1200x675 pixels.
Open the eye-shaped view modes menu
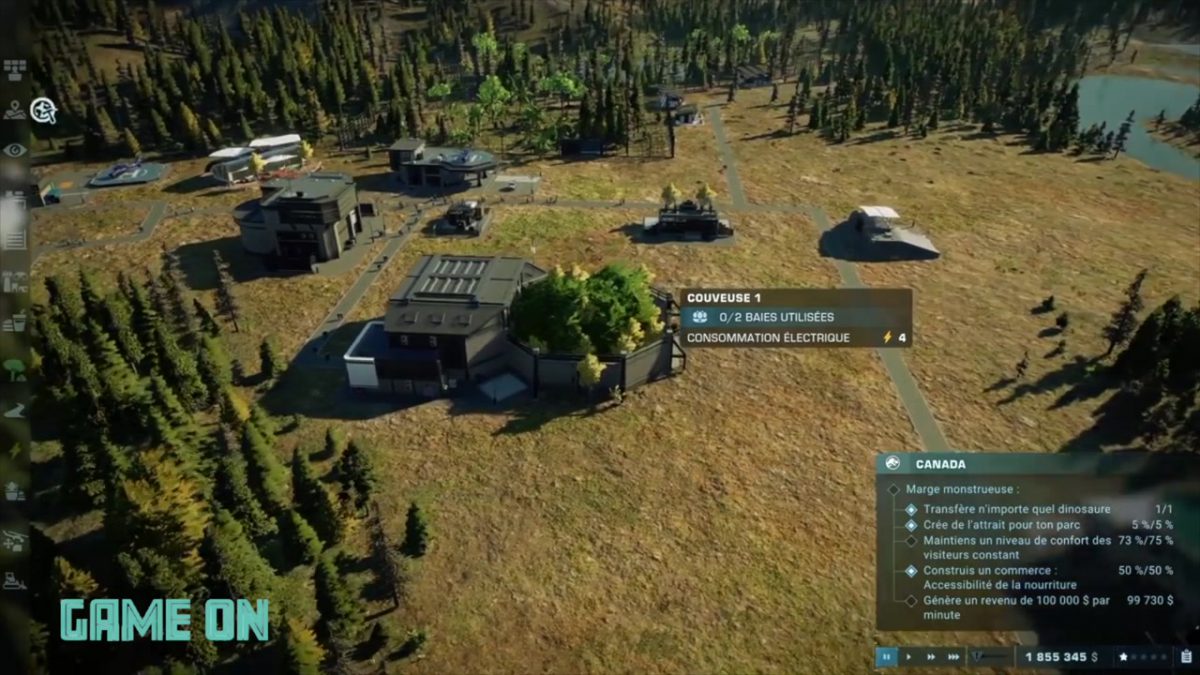click(x=15, y=150)
